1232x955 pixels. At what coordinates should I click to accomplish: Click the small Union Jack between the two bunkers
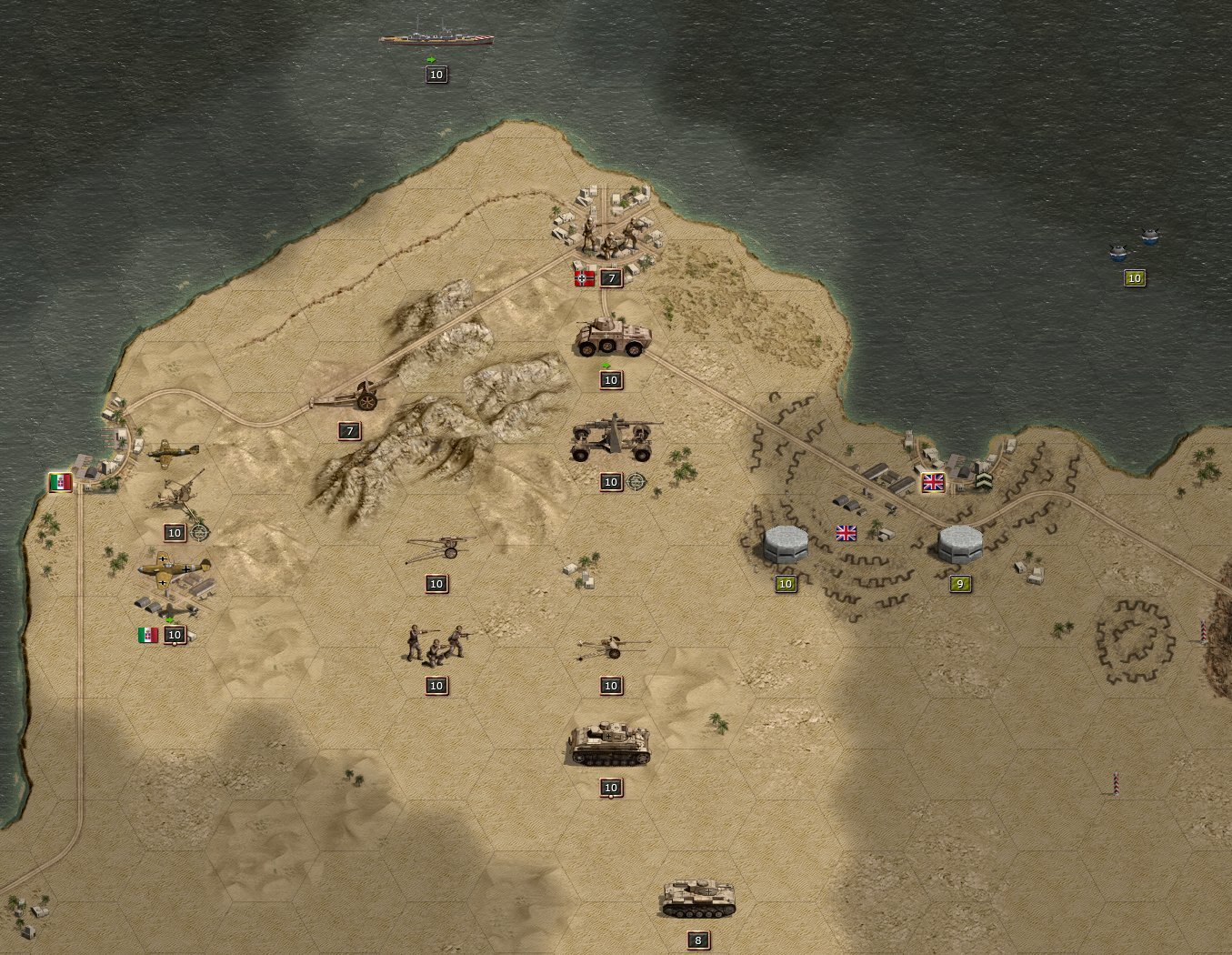click(x=846, y=535)
